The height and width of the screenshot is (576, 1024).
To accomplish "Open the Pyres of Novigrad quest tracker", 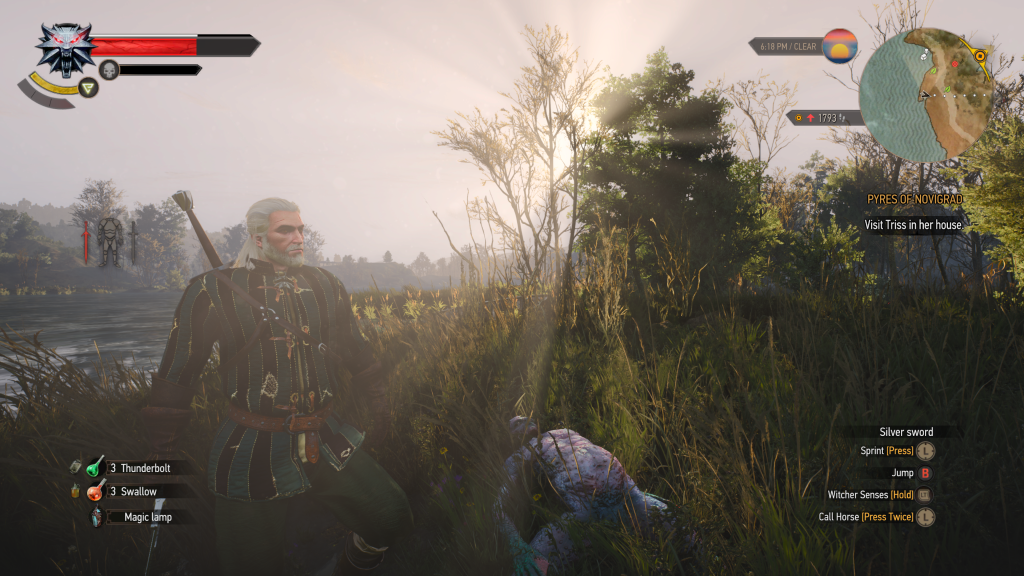I will (914, 200).
